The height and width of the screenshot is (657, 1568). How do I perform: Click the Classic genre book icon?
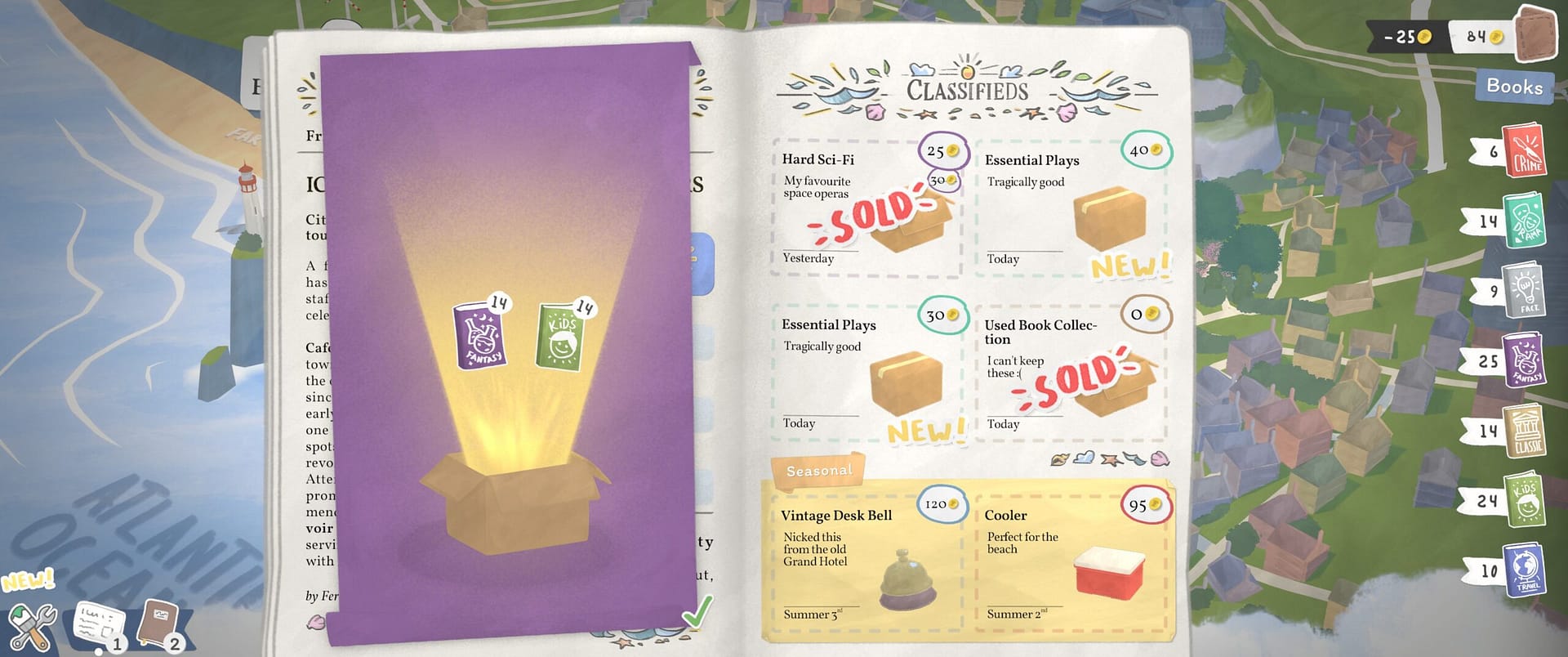tap(1524, 431)
